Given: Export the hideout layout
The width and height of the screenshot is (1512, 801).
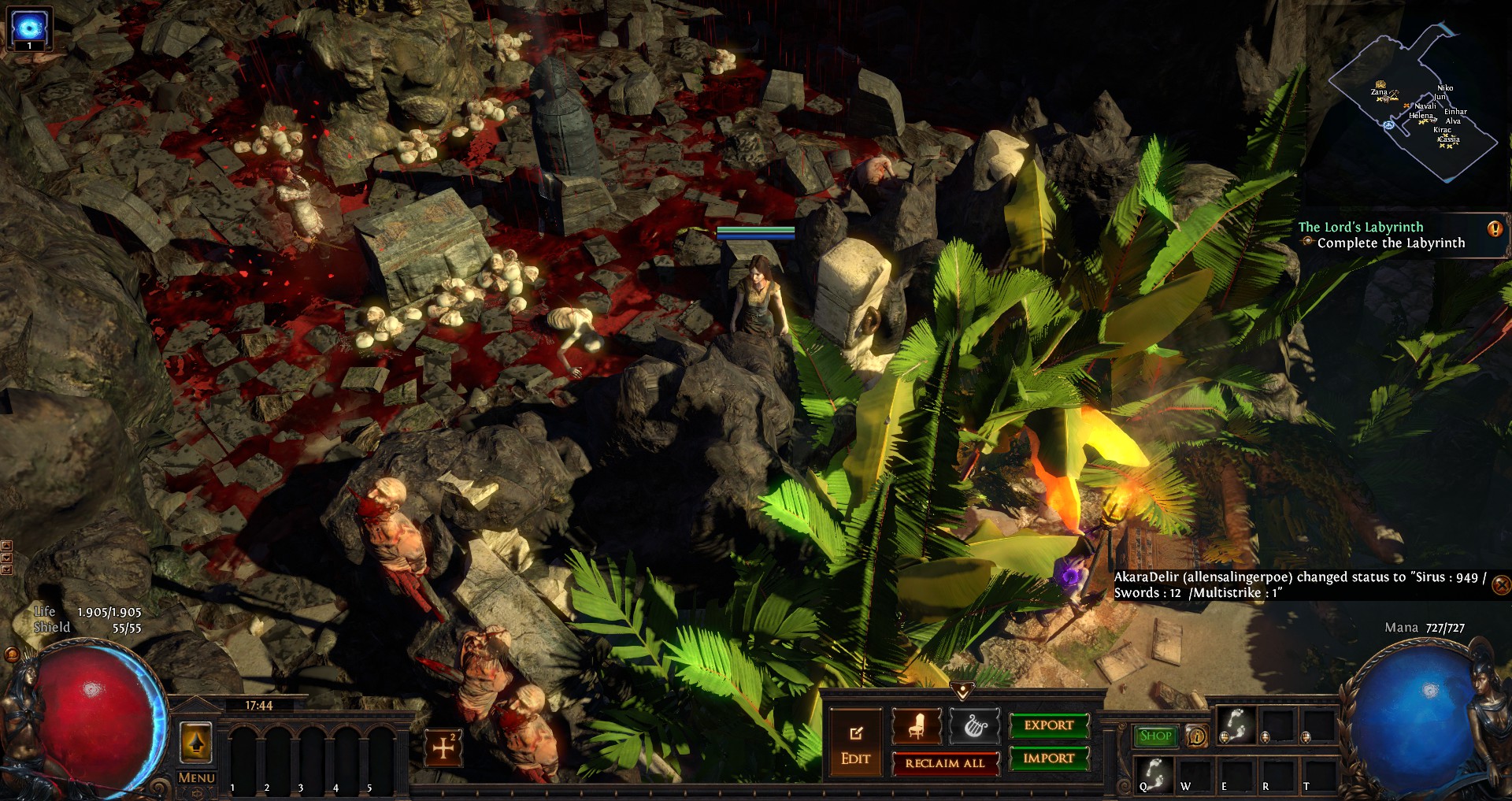Looking at the screenshot, I should [1049, 725].
